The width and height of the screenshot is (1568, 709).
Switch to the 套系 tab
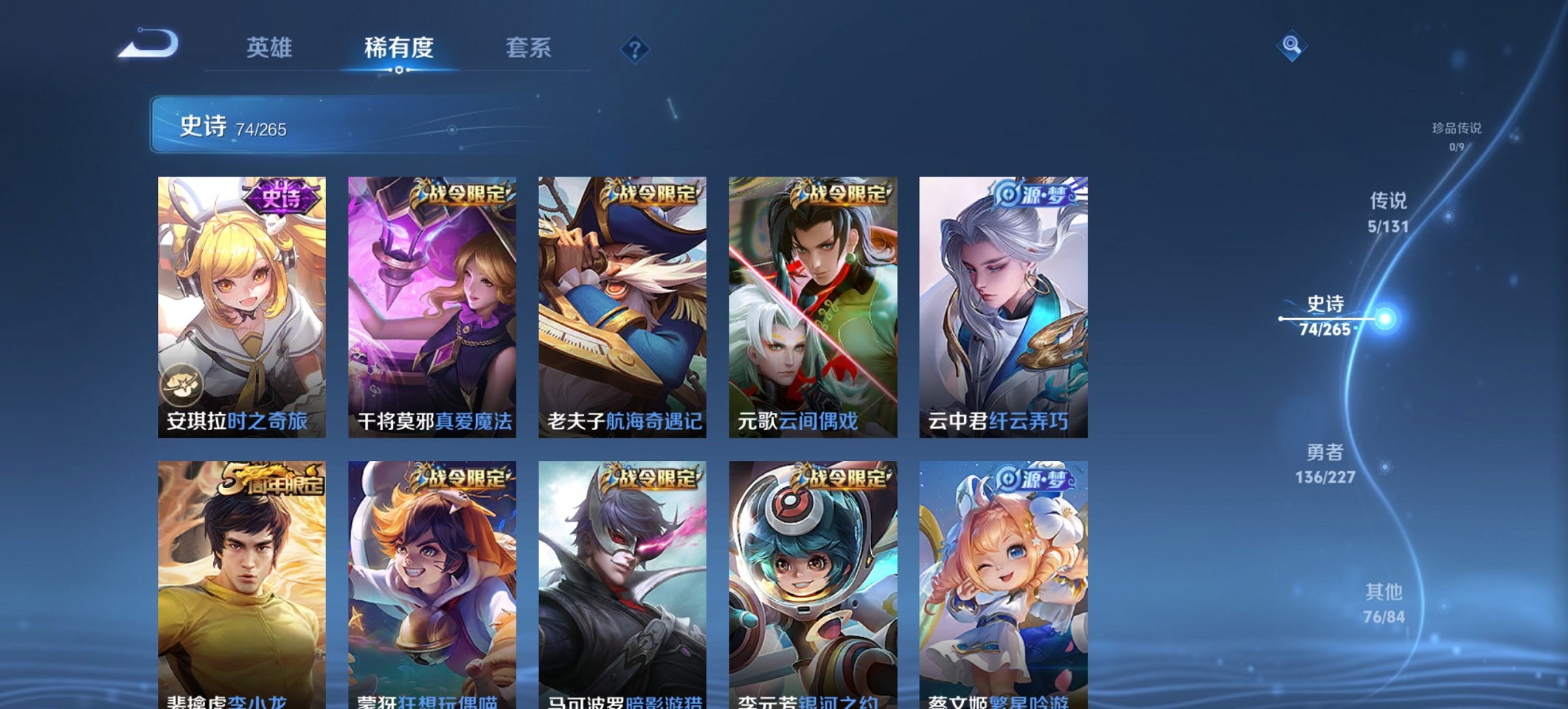529,49
